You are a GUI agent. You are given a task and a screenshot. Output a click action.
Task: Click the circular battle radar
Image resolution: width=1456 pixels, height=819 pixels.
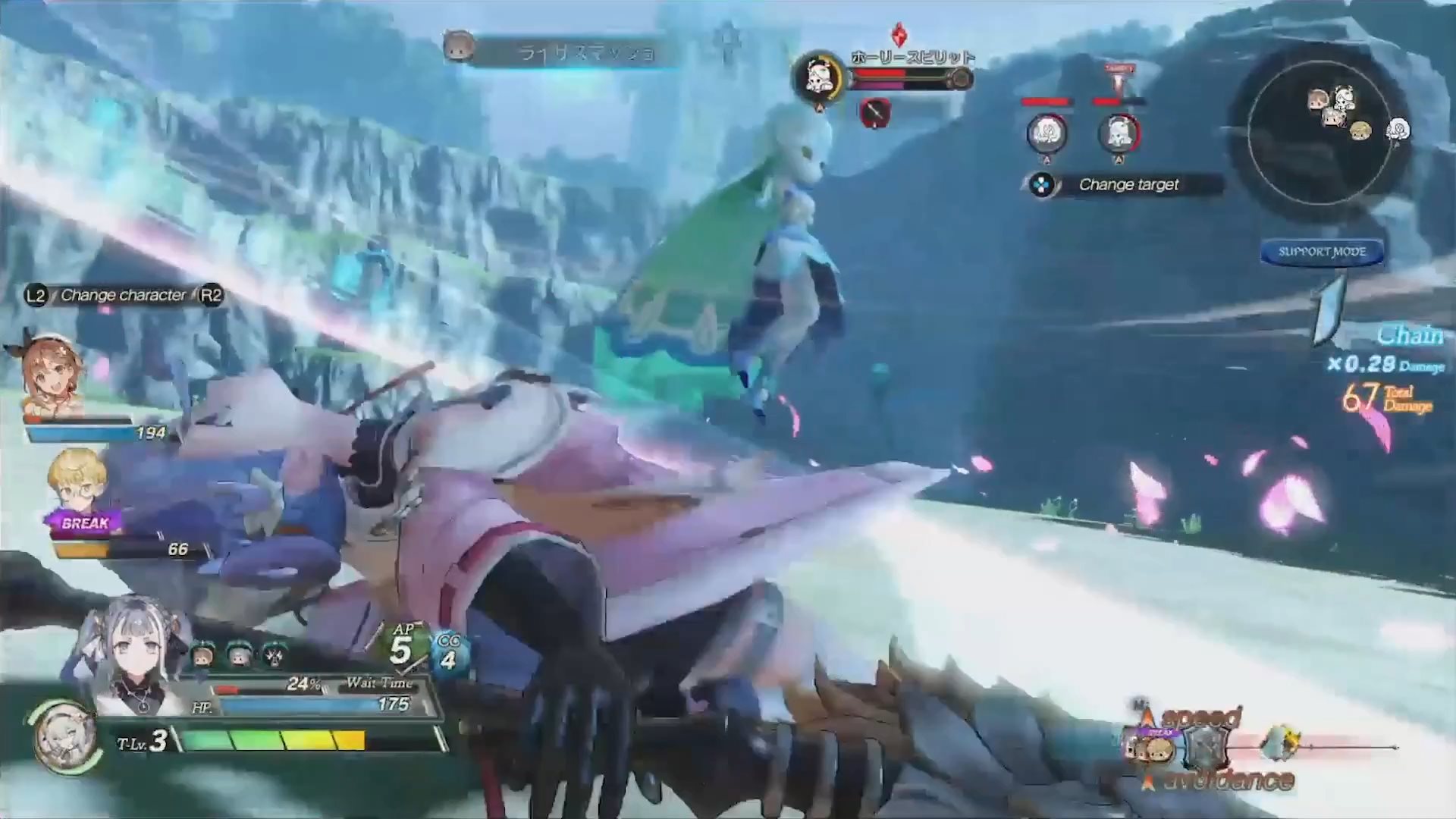click(1319, 132)
